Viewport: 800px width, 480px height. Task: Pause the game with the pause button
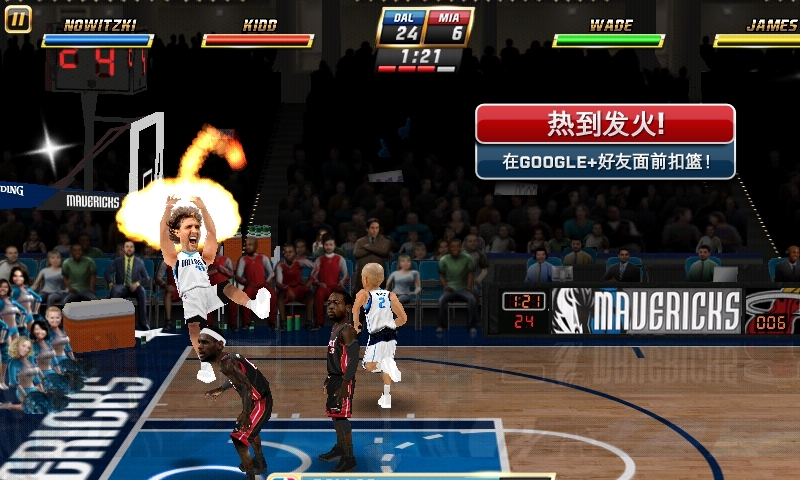coord(17,18)
